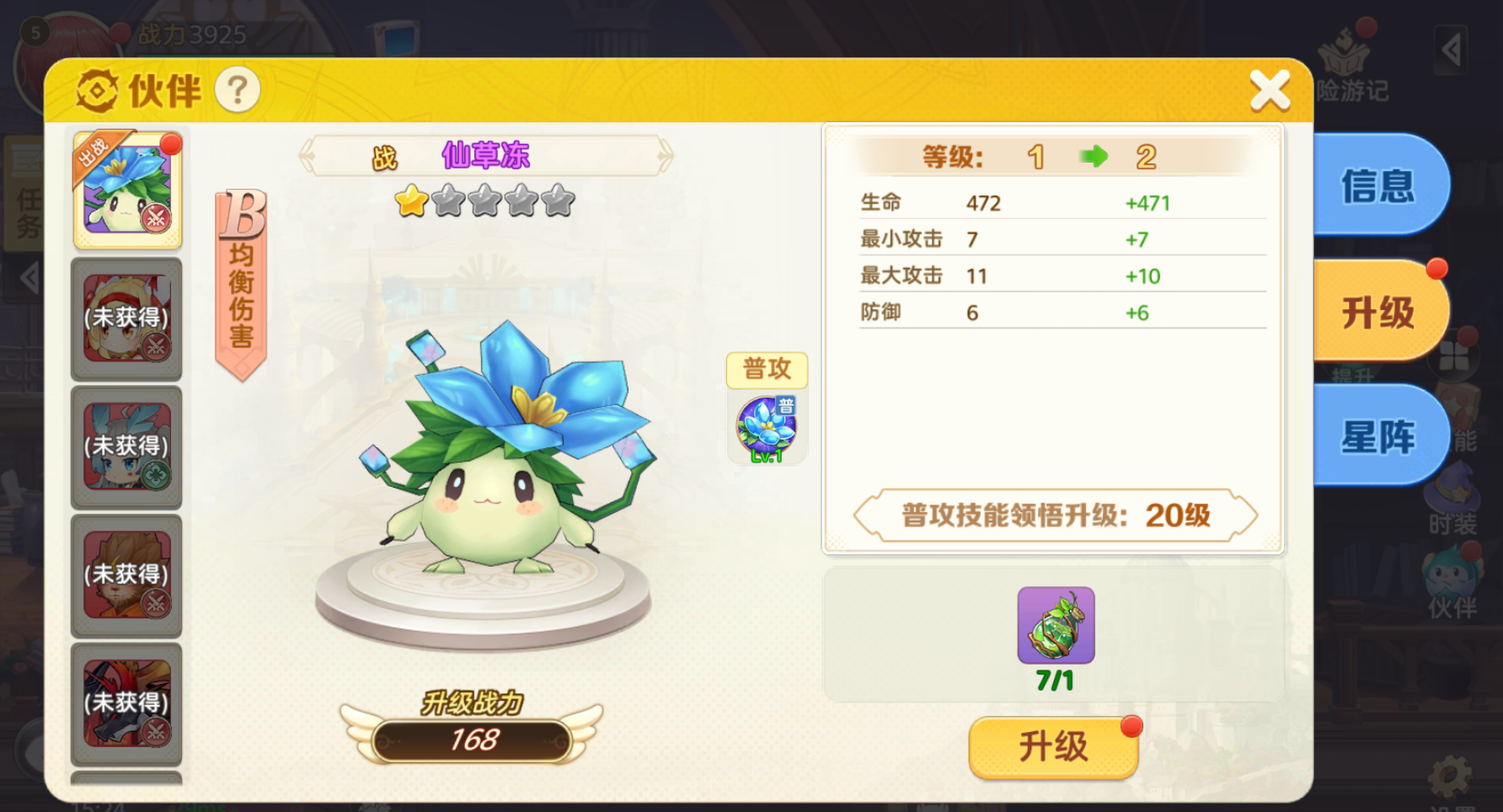1503x812 pixels.
Task: Select the first 未获得 locked partner
Action: [x=126, y=320]
